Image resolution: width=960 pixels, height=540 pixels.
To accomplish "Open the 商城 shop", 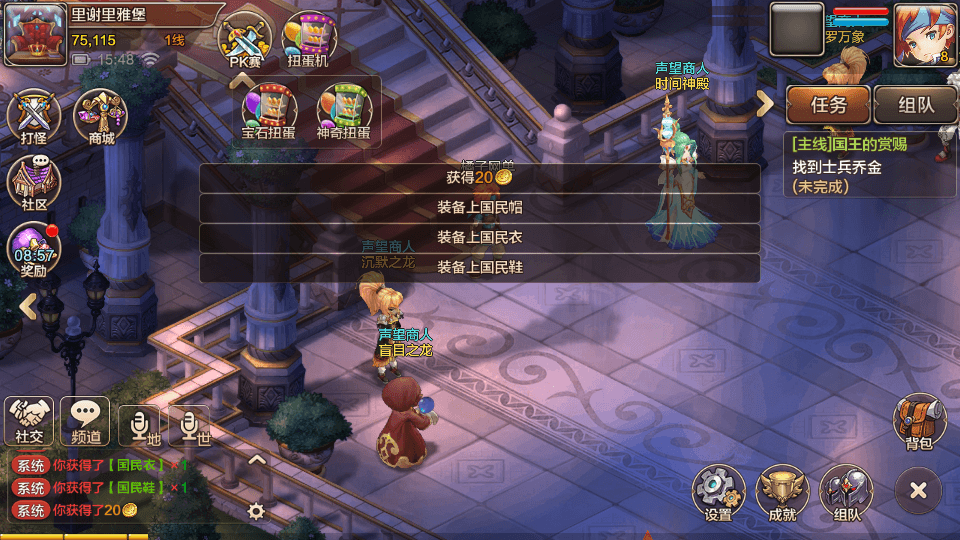I will [x=101, y=116].
